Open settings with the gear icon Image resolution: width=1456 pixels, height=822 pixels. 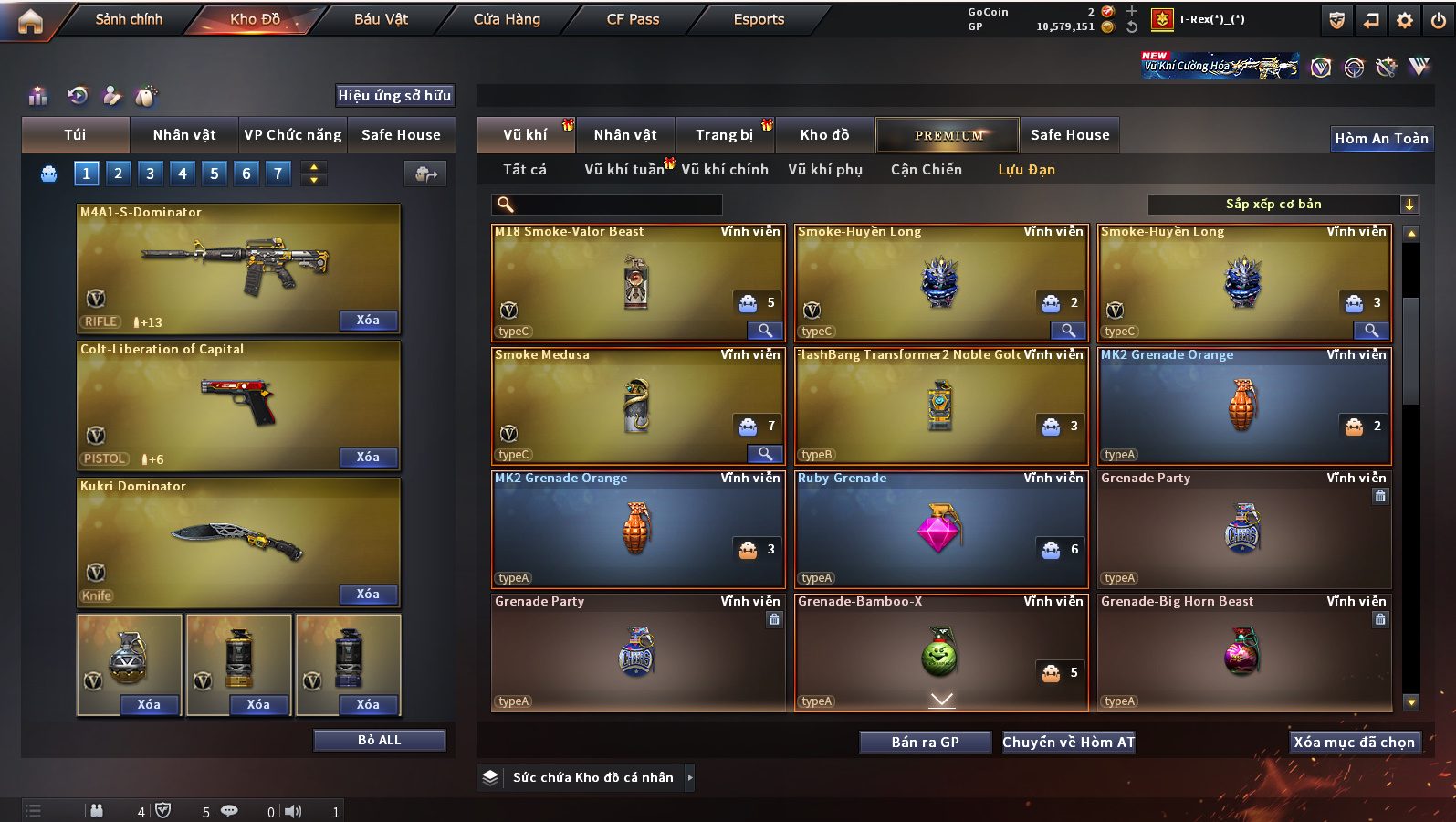tap(1405, 20)
